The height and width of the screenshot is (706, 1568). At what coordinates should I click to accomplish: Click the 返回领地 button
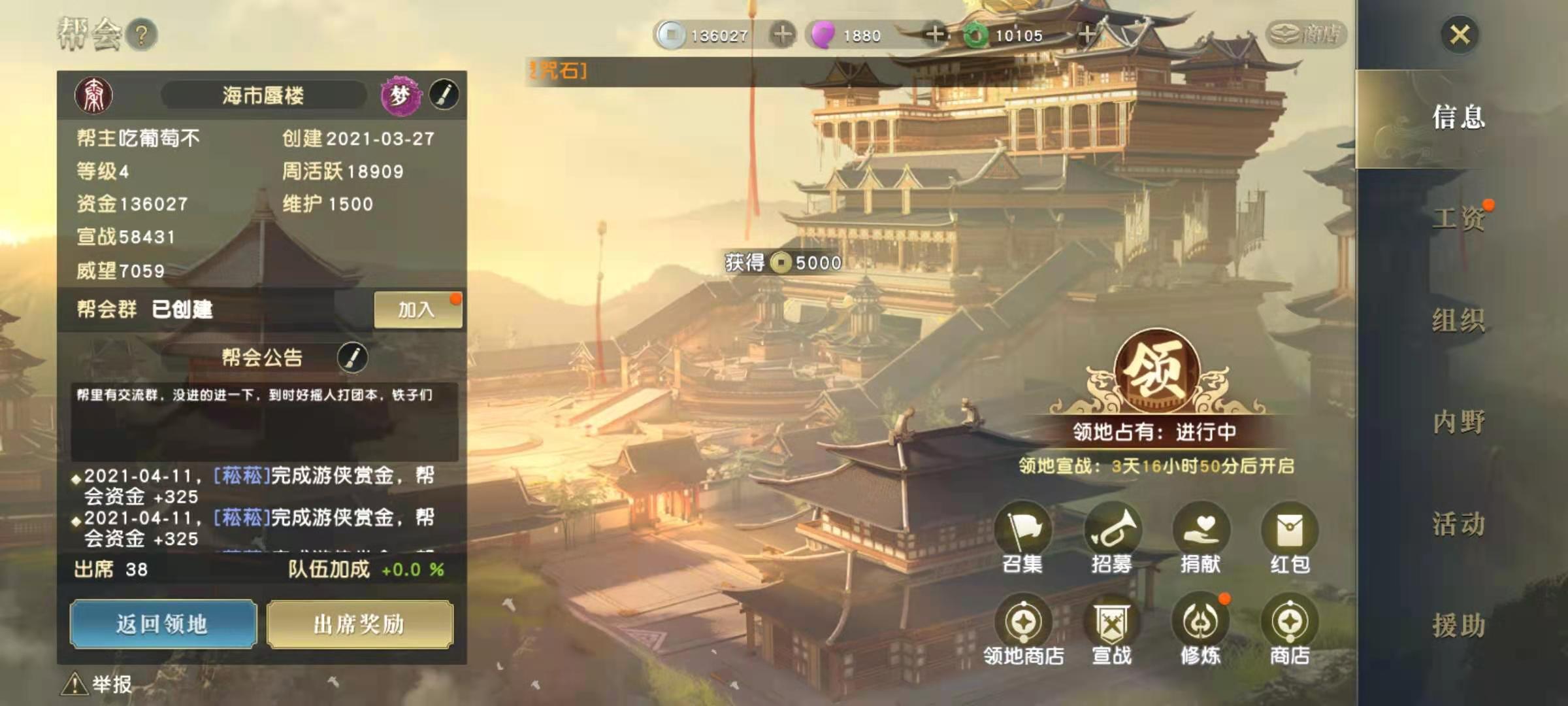click(x=163, y=624)
